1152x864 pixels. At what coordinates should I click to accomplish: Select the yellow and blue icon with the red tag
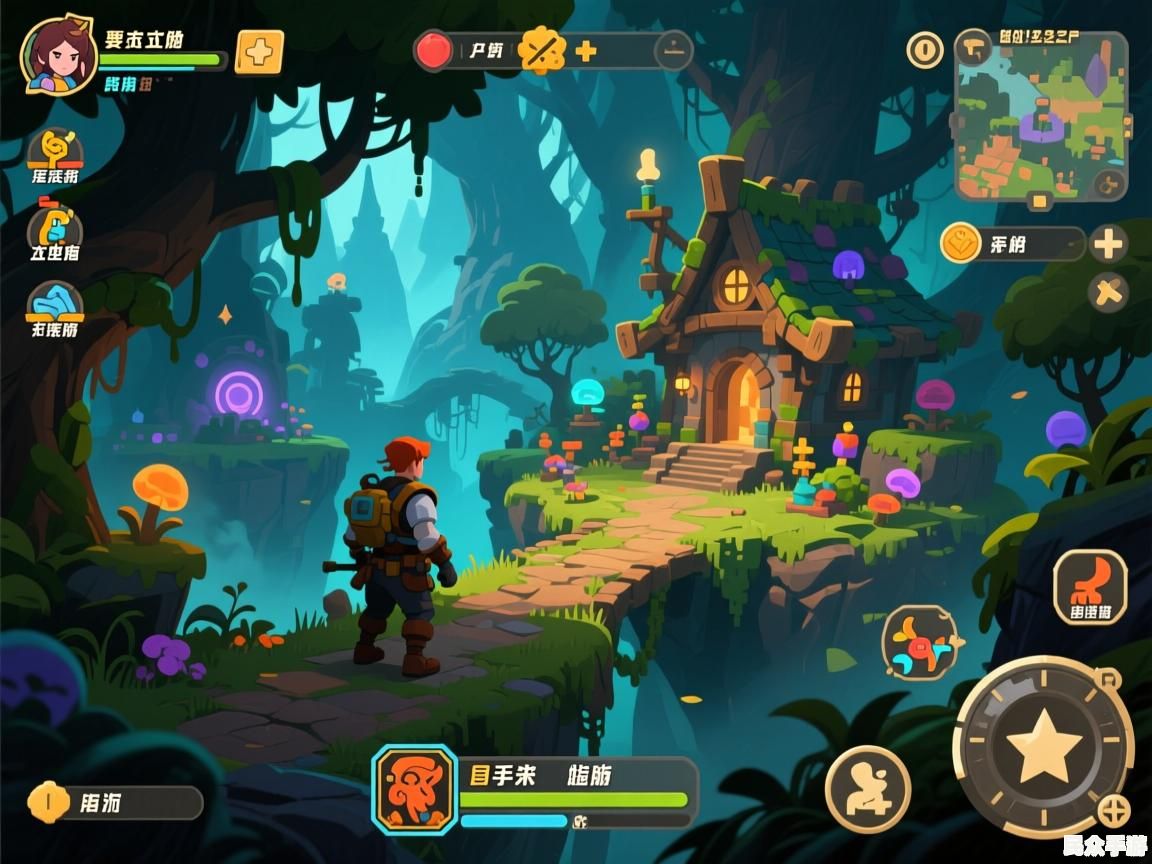point(55,228)
